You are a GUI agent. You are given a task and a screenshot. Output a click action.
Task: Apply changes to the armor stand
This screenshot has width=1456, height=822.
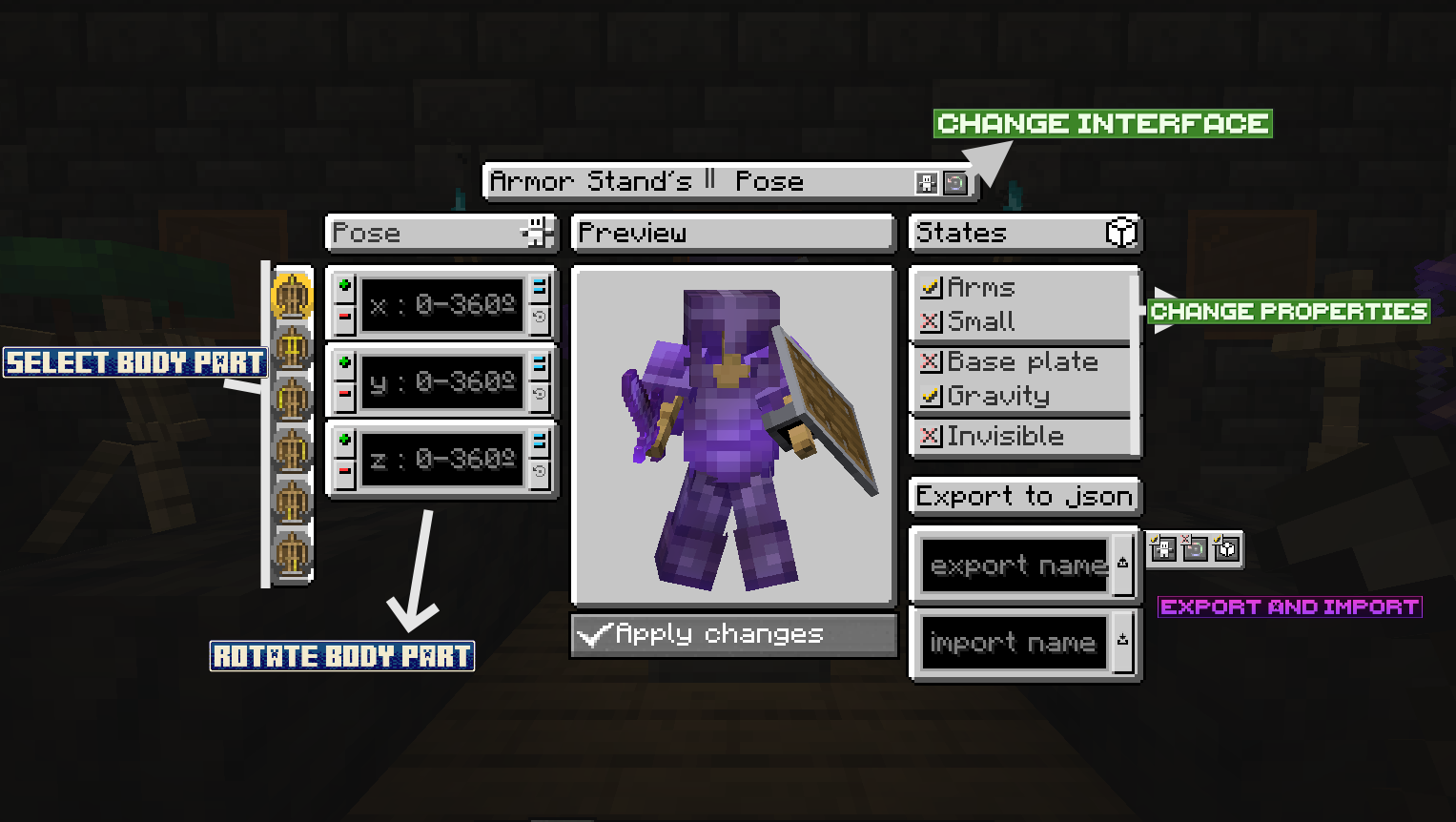click(x=731, y=634)
